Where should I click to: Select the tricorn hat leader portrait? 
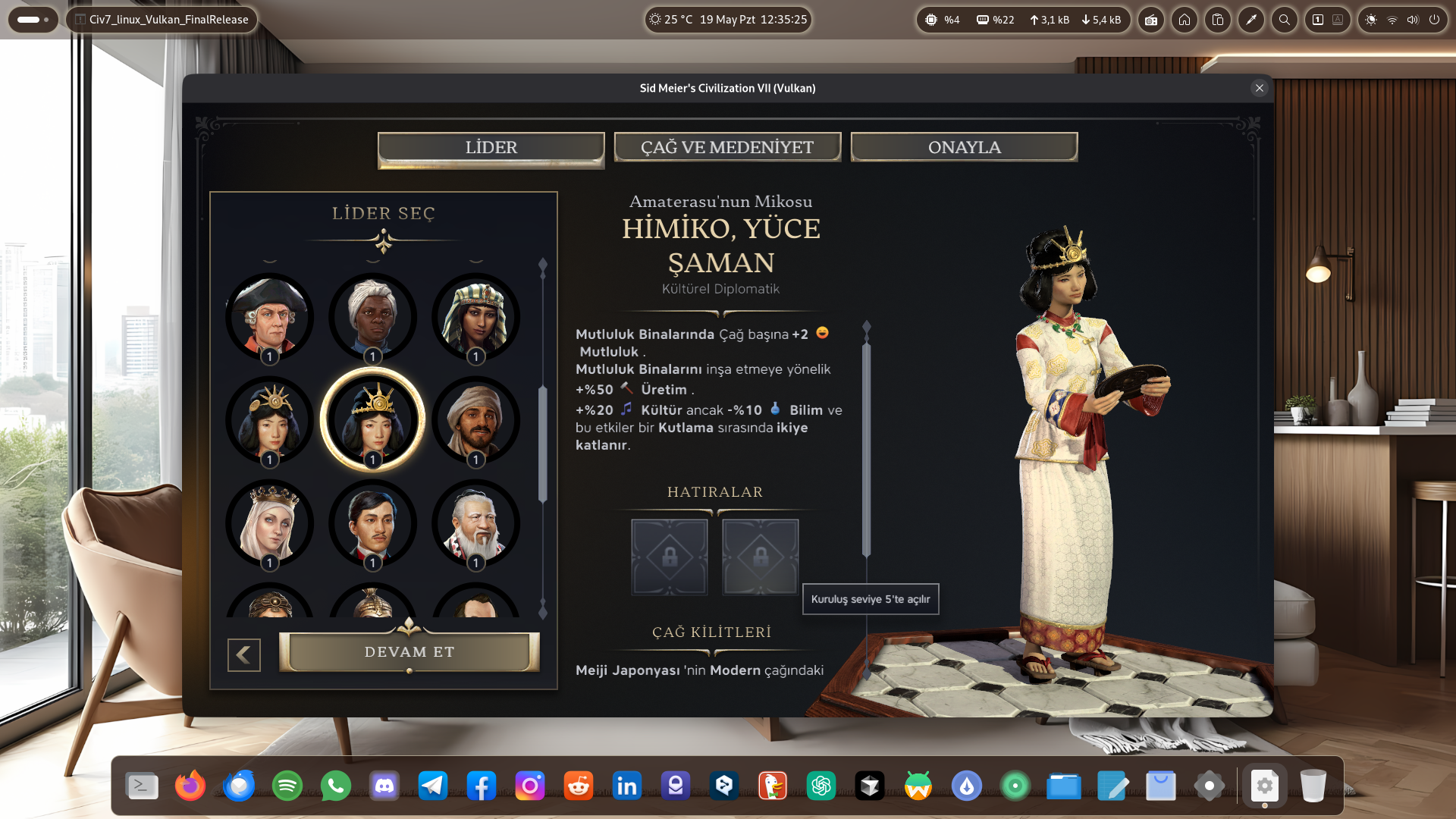pyautogui.click(x=269, y=316)
